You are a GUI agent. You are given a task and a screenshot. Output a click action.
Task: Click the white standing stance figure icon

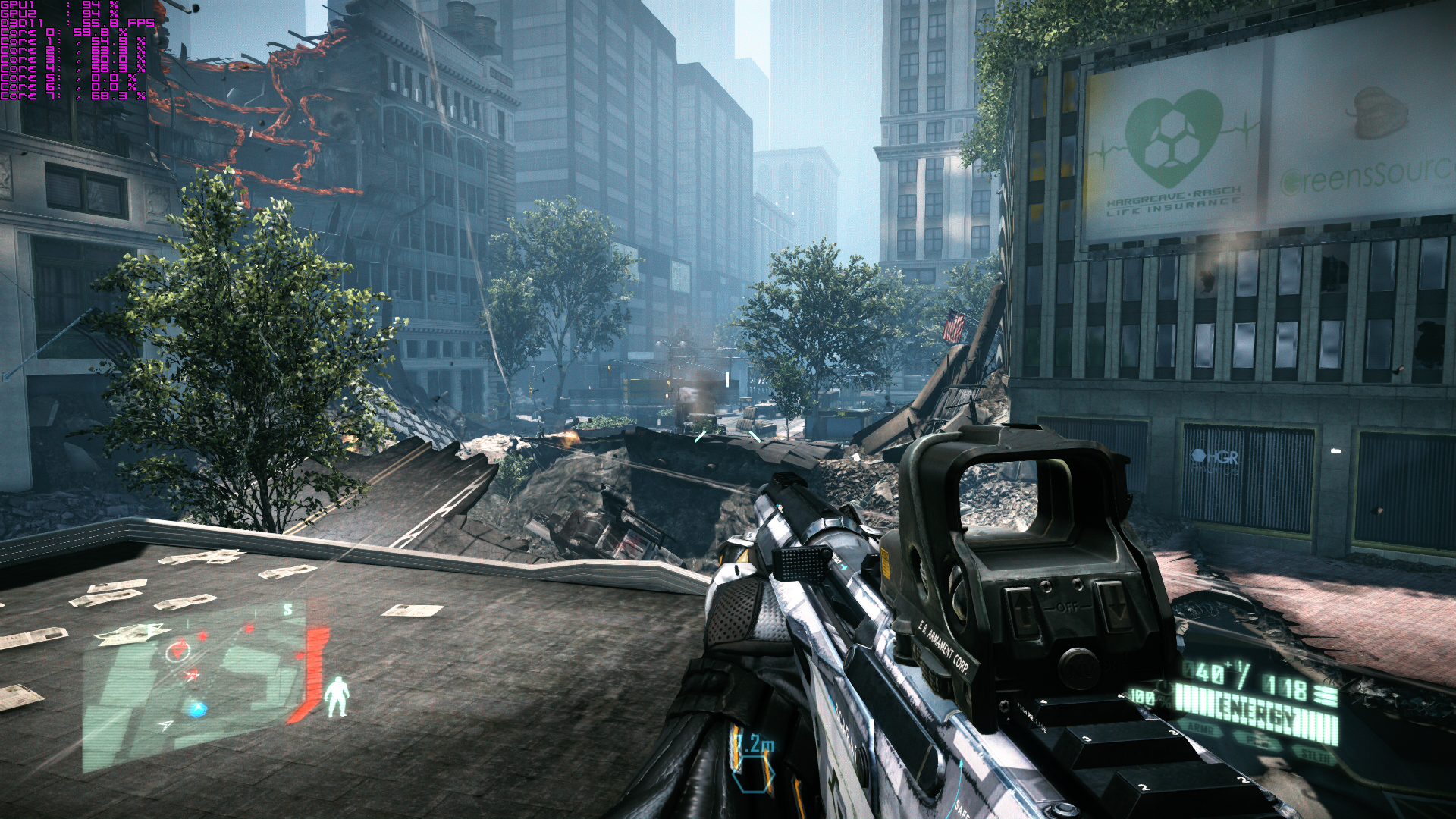point(336,698)
